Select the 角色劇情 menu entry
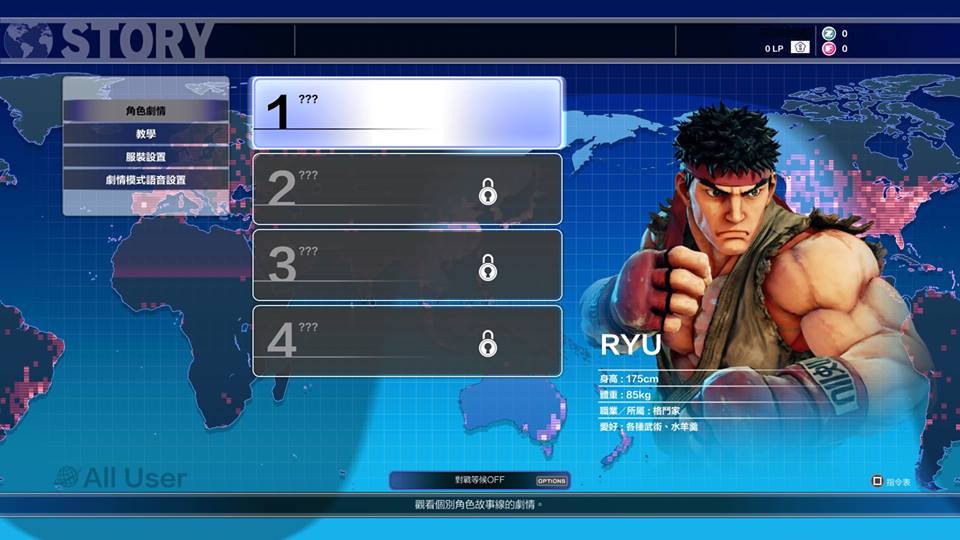The width and height of the screenshot is (960, 540). tap(146, 111)
